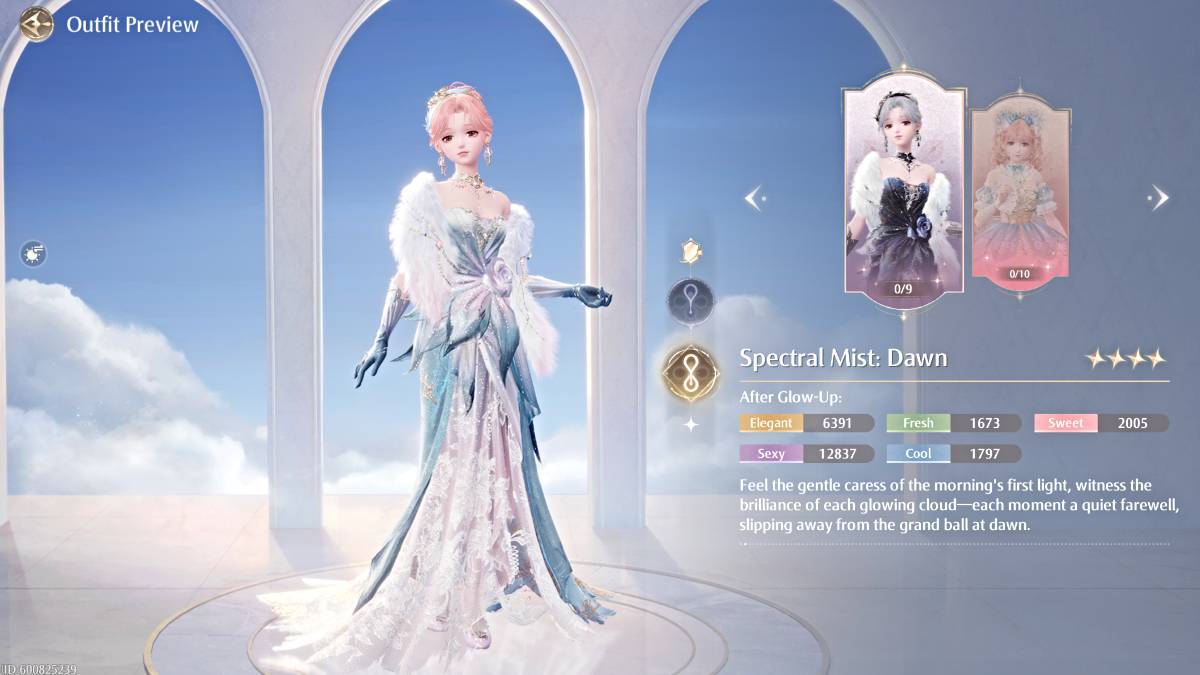
Task: Show the previous outfit with left arrow
Action: (x=755, y=198)
